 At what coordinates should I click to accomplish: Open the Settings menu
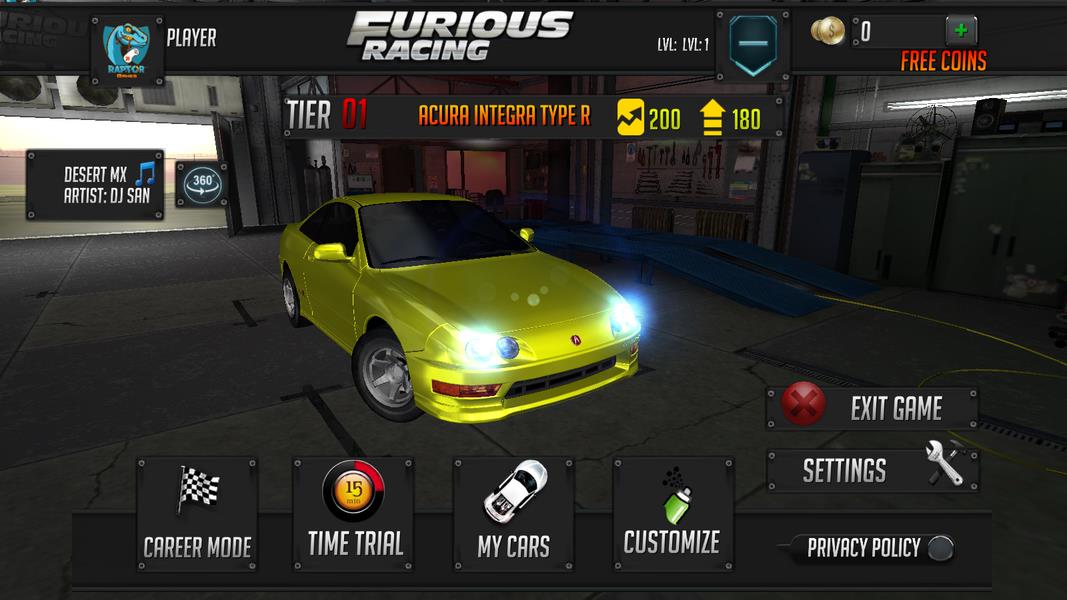[x=871, y=470]
